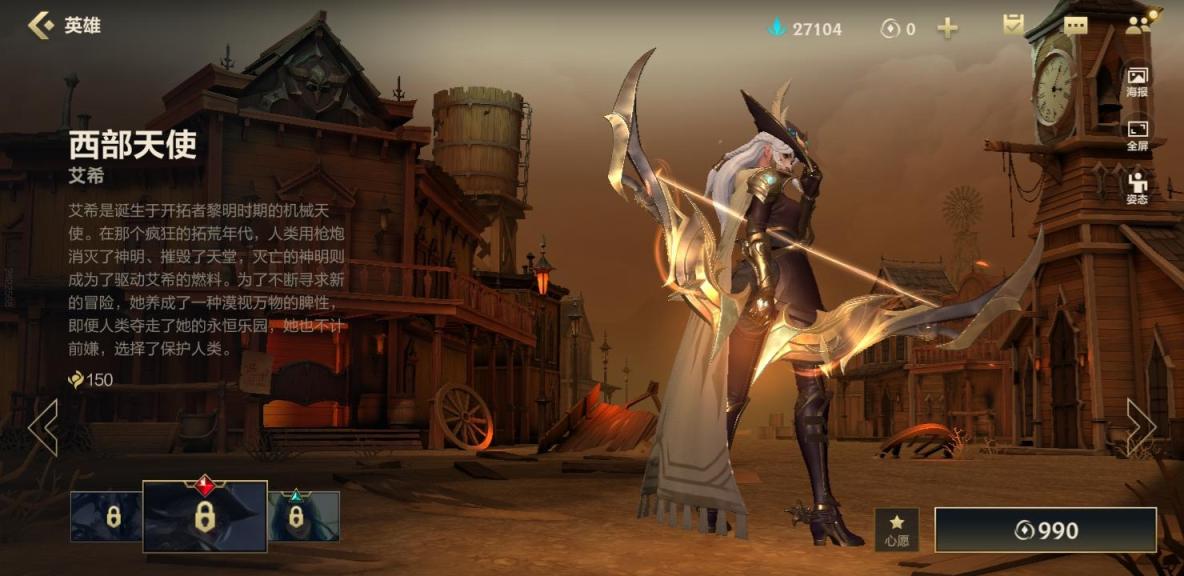The image size is (1184, 576).
Task: Switch to 全屏 fullscreen view
Action: tap(1137, 136)
